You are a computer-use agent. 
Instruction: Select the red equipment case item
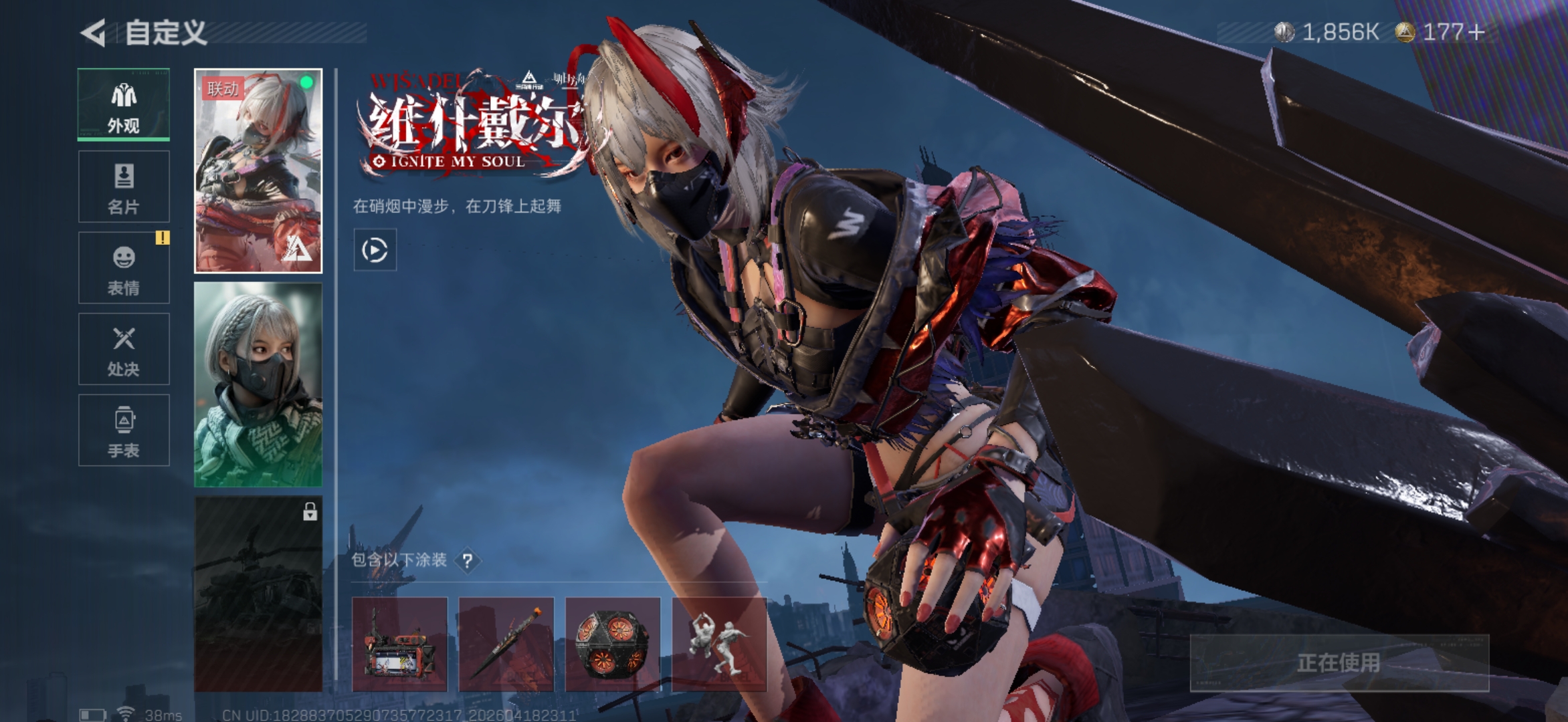click(x=399, y=644)
